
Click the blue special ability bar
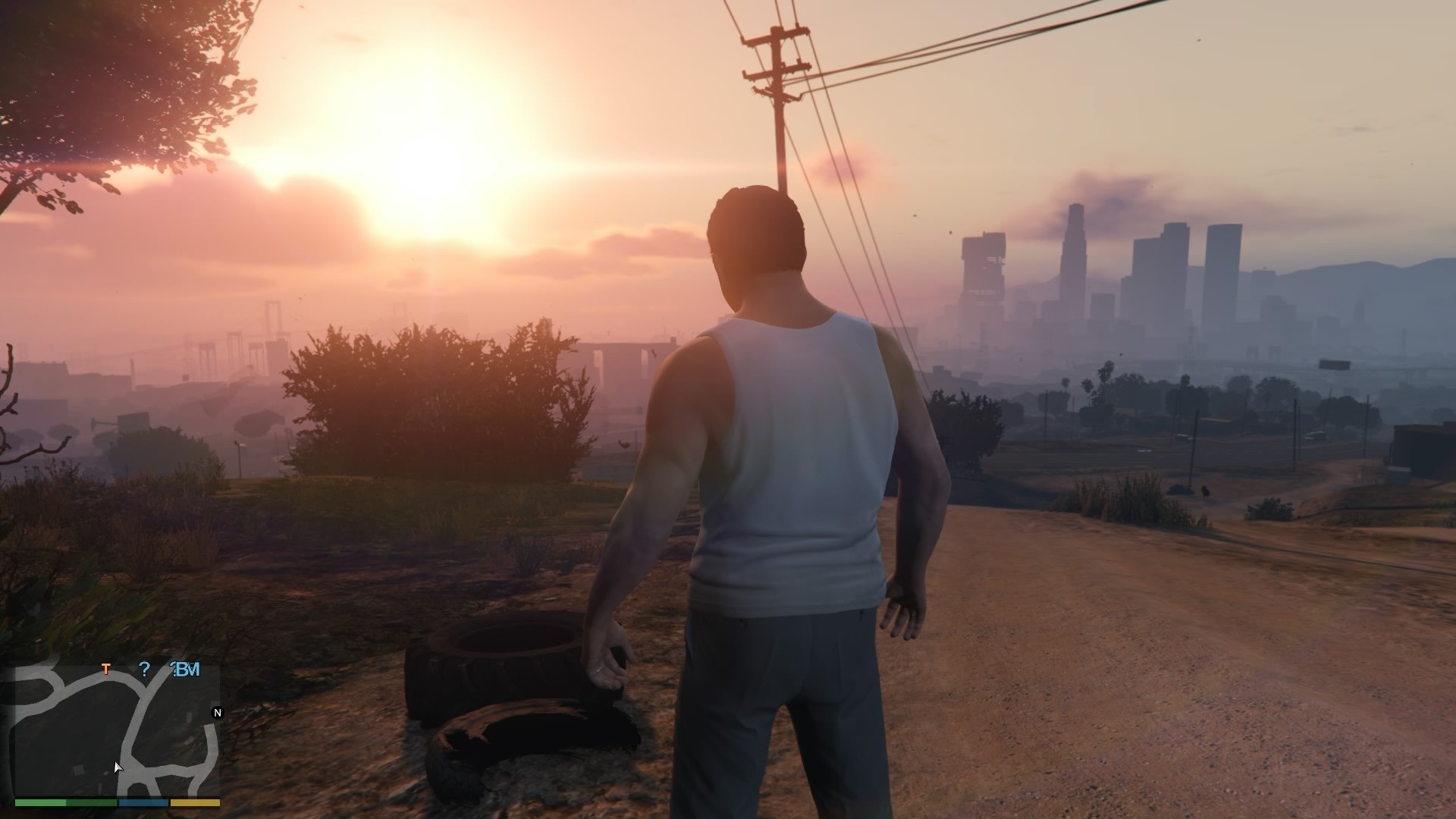tap(144, 802)
